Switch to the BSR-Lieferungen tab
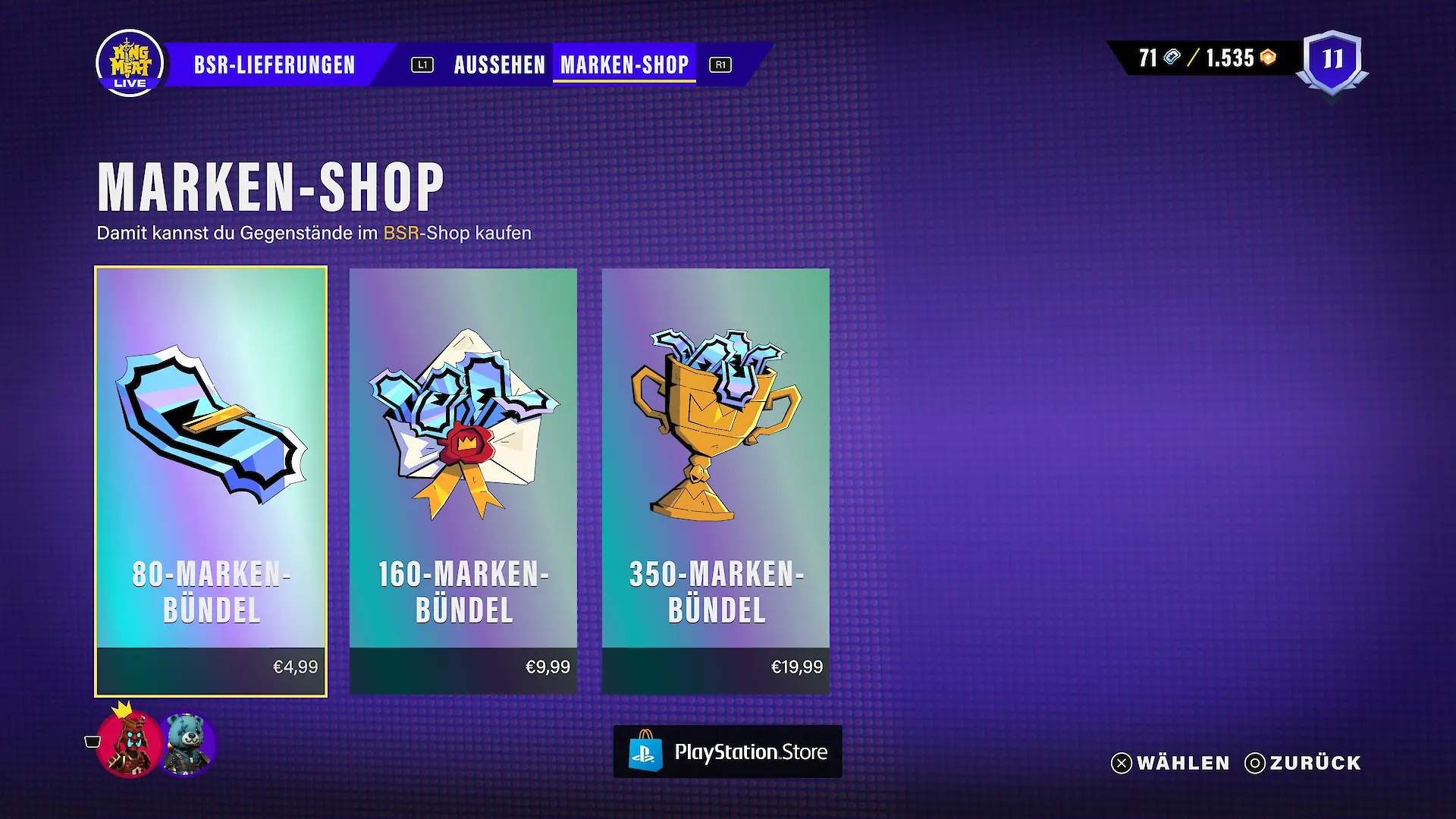The height and width of the screenshot is (819, 1456). pyautogui.click(x=274, y=65)
